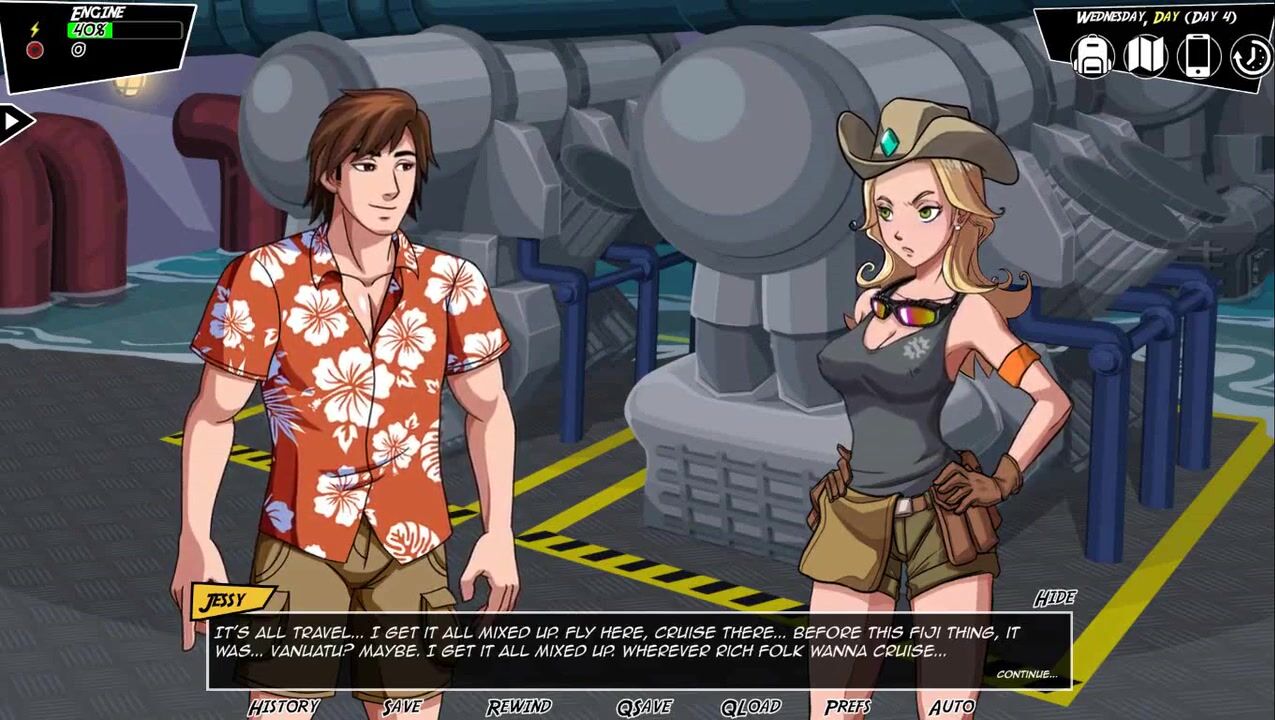Continue the dialogue
The image size is (1275, 720).
[1026, 674]
